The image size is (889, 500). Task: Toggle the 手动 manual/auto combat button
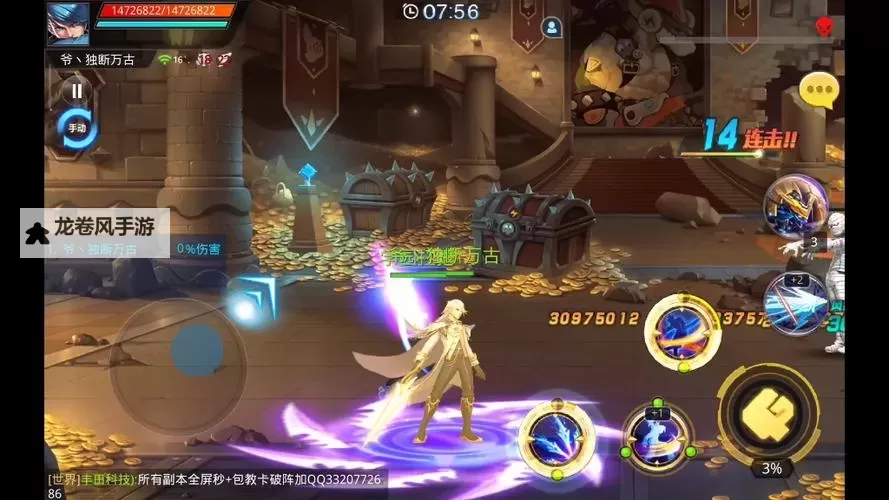[77, 128]
